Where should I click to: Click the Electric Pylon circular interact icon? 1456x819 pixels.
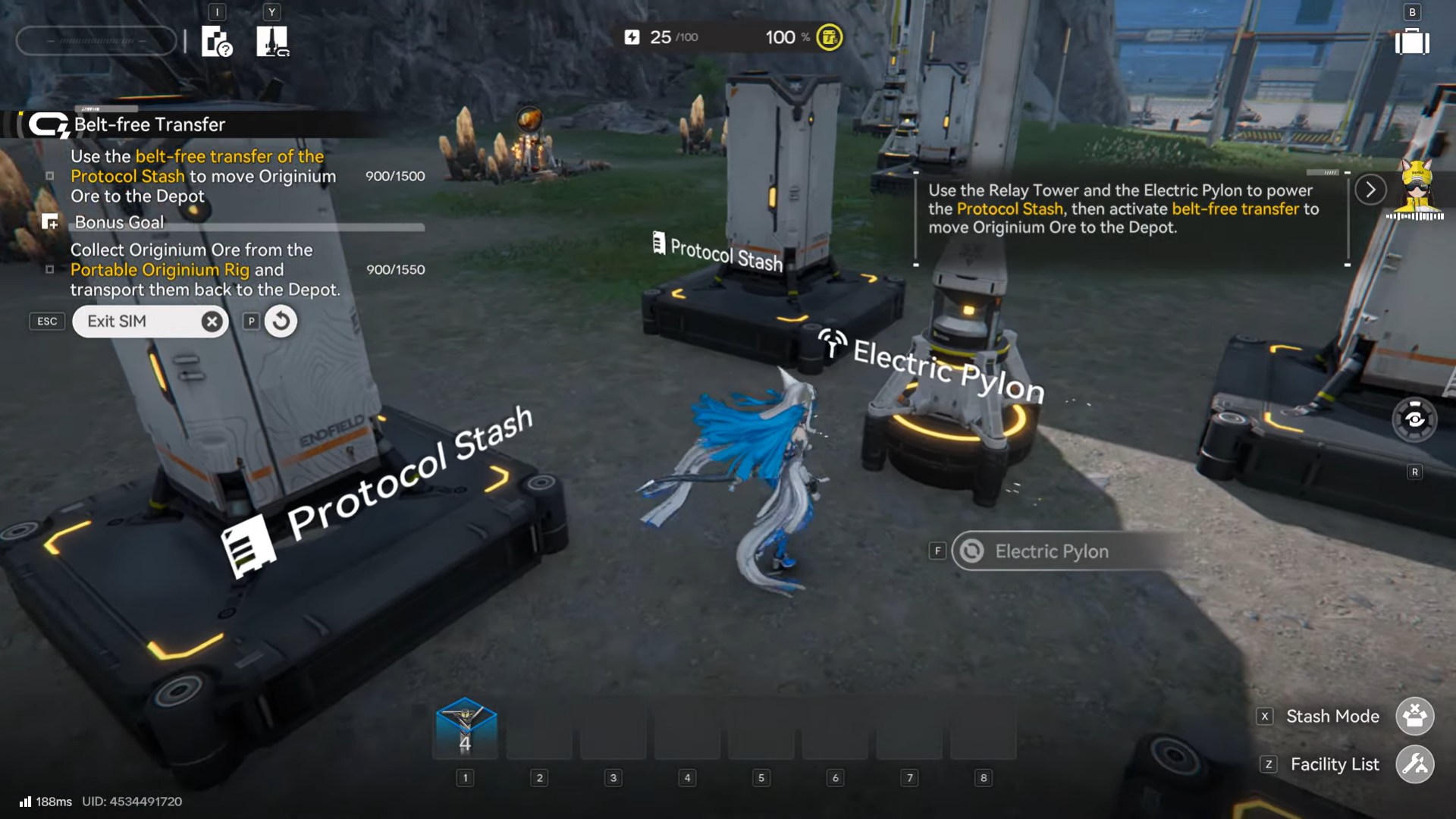(971, 551)
